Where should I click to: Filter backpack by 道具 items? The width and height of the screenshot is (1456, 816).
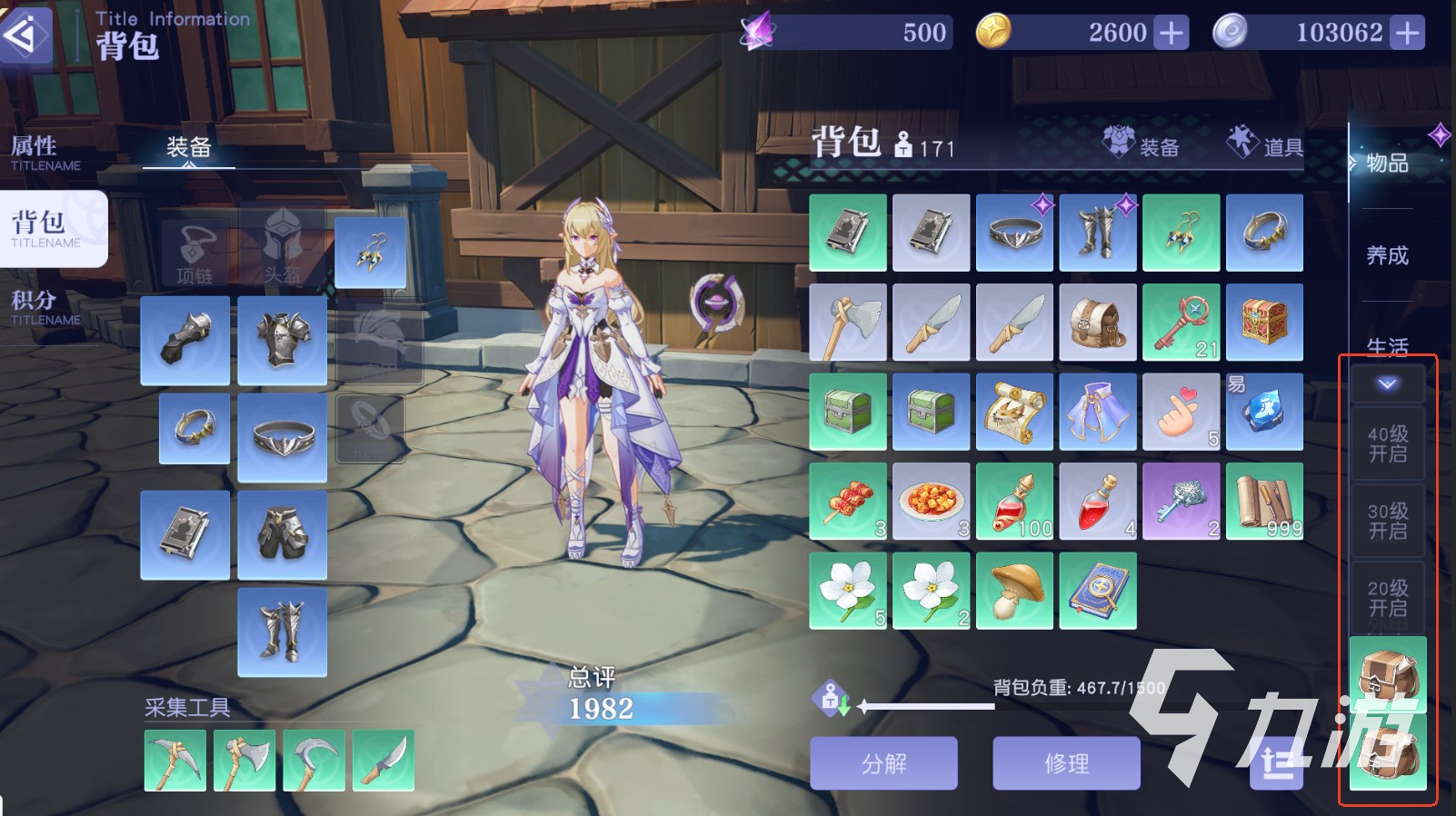point(1265,145)
